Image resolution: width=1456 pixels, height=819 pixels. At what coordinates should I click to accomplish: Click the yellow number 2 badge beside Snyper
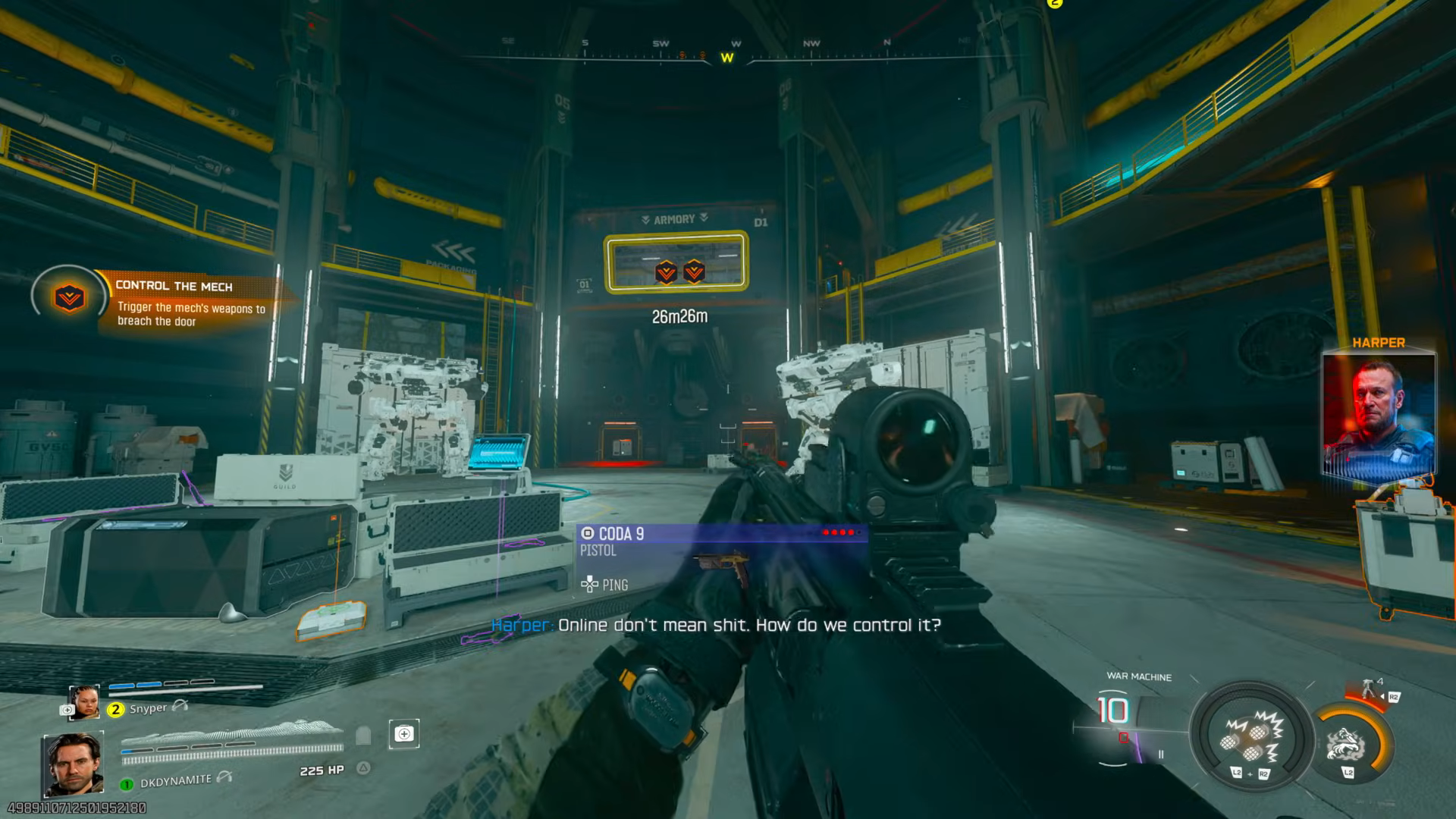point(115,708)
